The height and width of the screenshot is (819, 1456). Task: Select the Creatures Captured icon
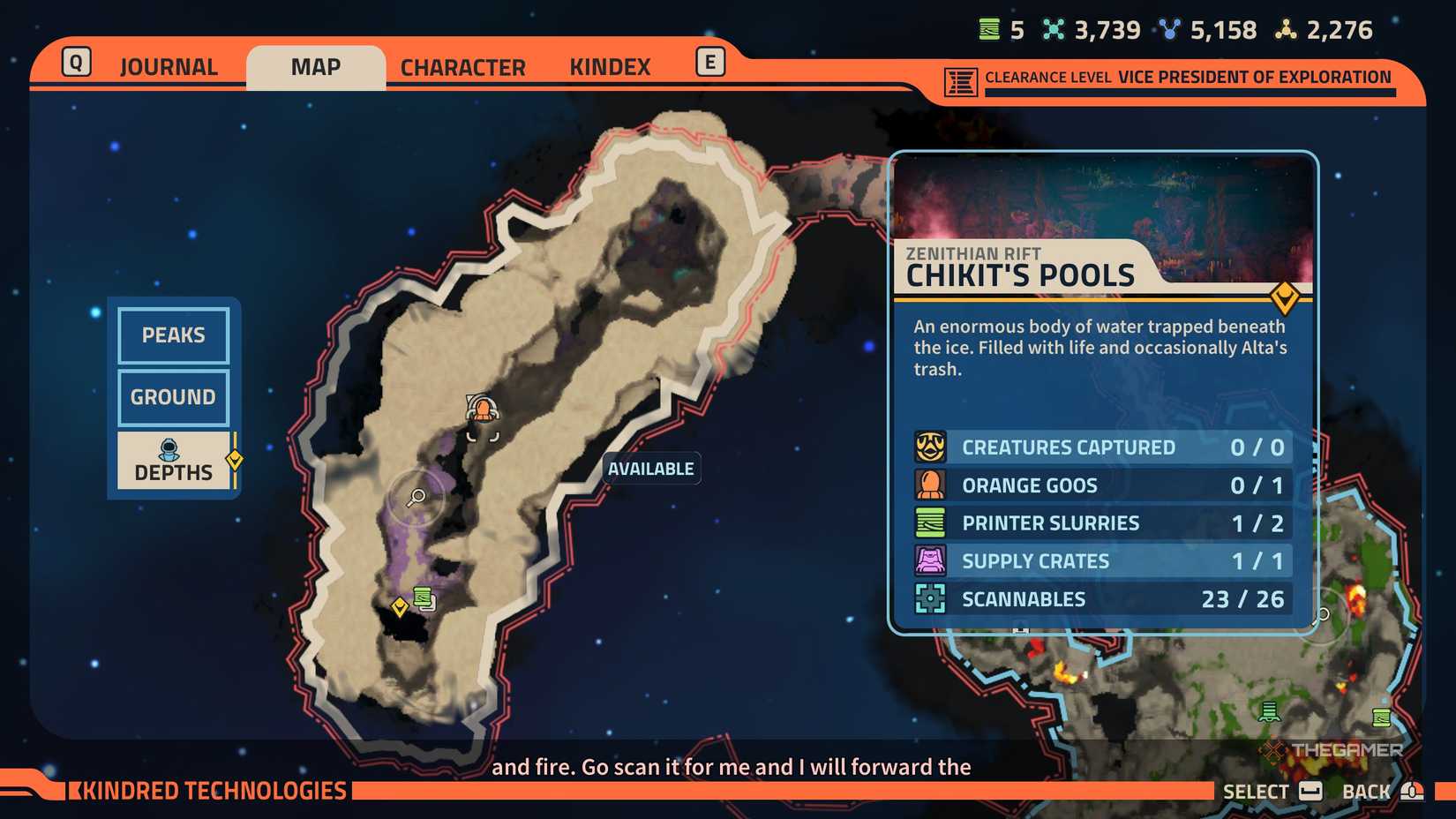[x=931, y=447]
